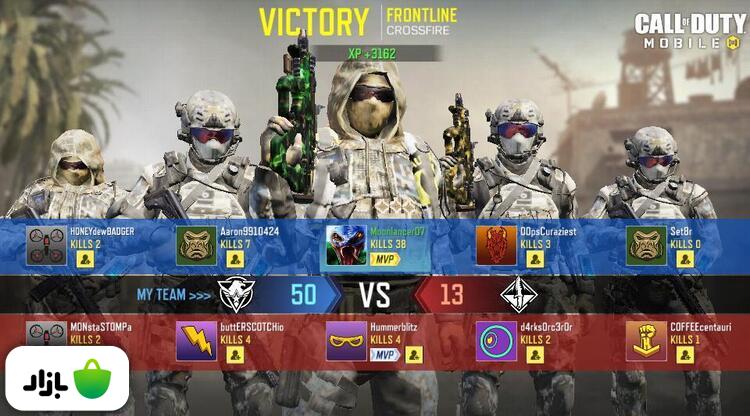This screenshot has width=750, height=416.
Task: Add HONEYdewBADGER as a friend
Action: 84,259
